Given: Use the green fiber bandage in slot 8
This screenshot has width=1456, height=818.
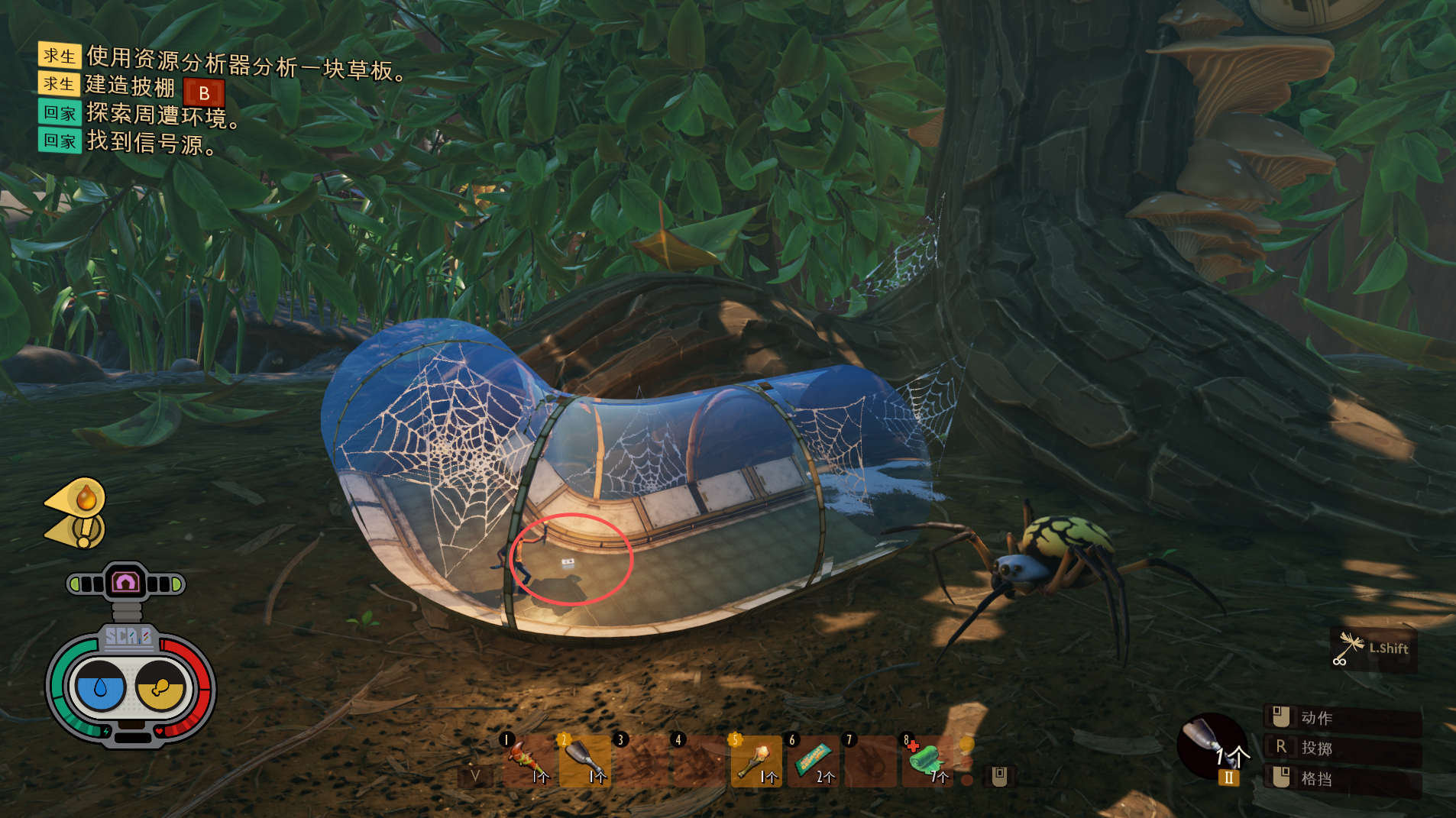Looking at the screenshot, I should (927, 761).
